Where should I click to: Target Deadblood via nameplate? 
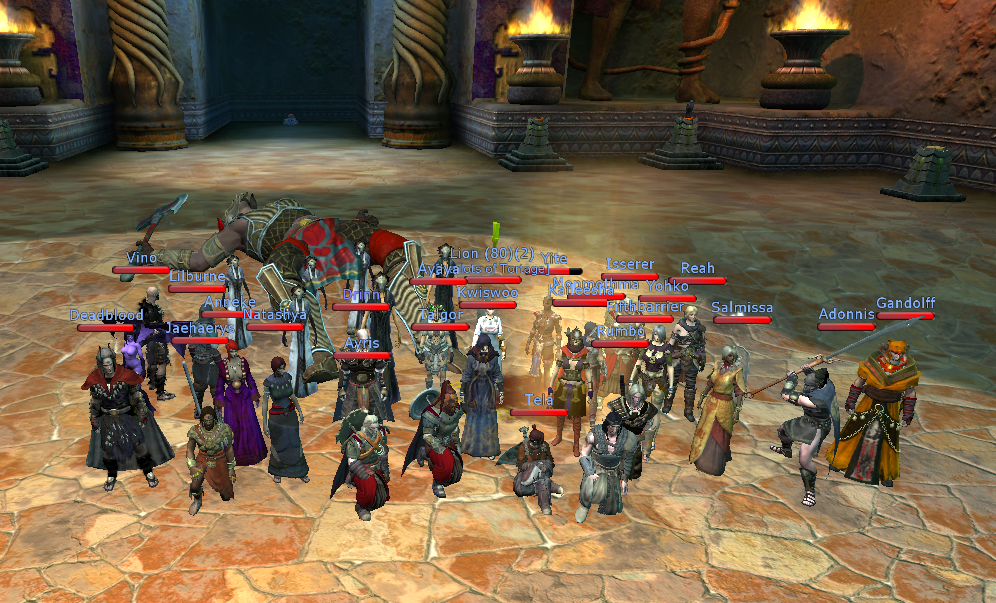pyautogui.click(x=106, y=315)
